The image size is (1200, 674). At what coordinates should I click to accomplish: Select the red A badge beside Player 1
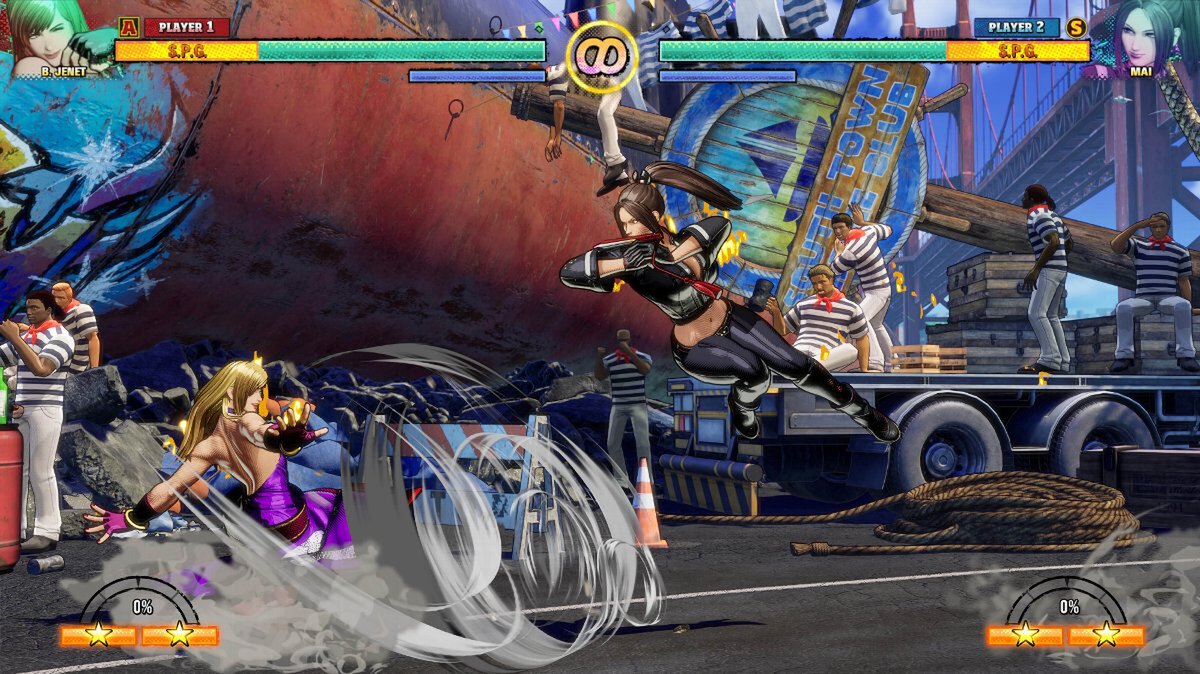pos(128,27)
